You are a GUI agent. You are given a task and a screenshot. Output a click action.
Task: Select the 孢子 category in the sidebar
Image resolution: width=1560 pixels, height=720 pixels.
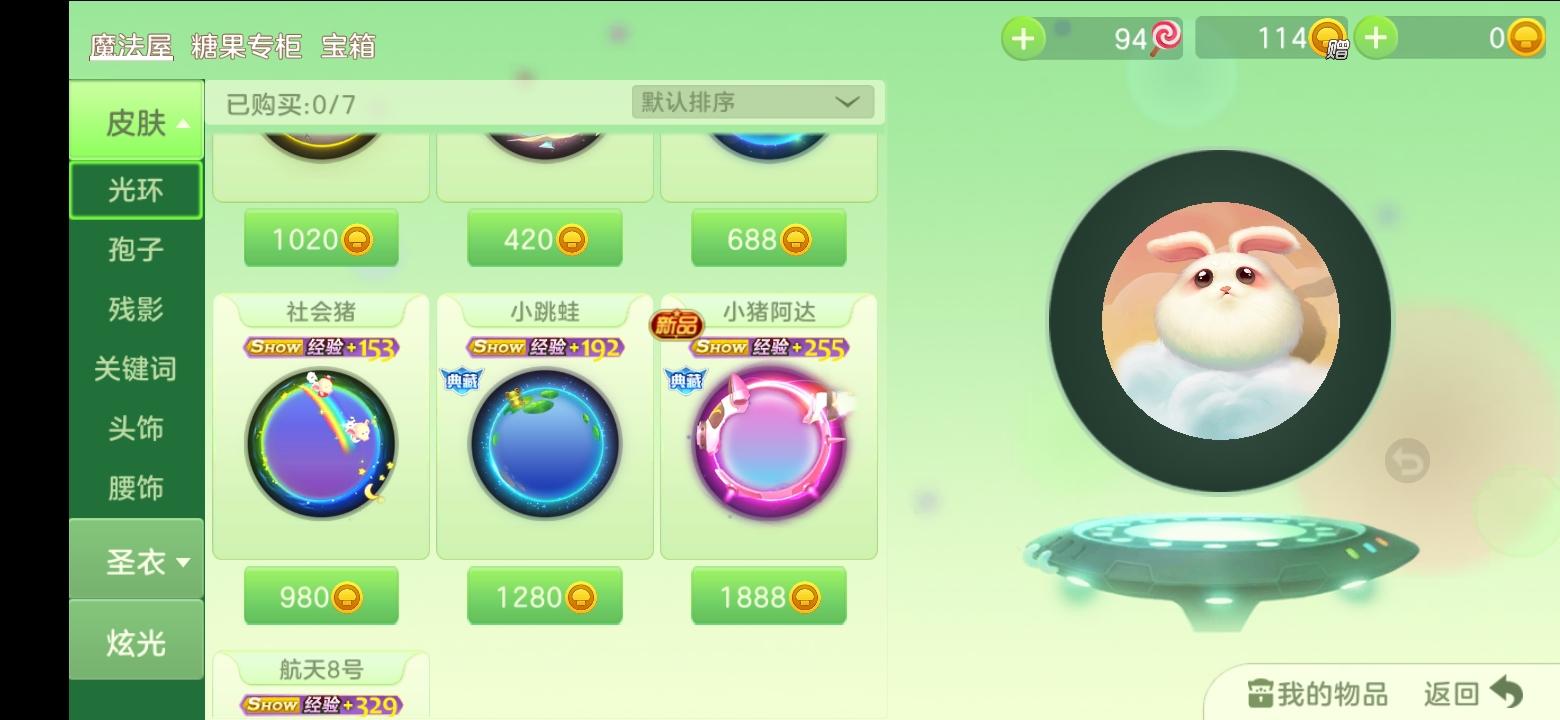tap(136, 250)
